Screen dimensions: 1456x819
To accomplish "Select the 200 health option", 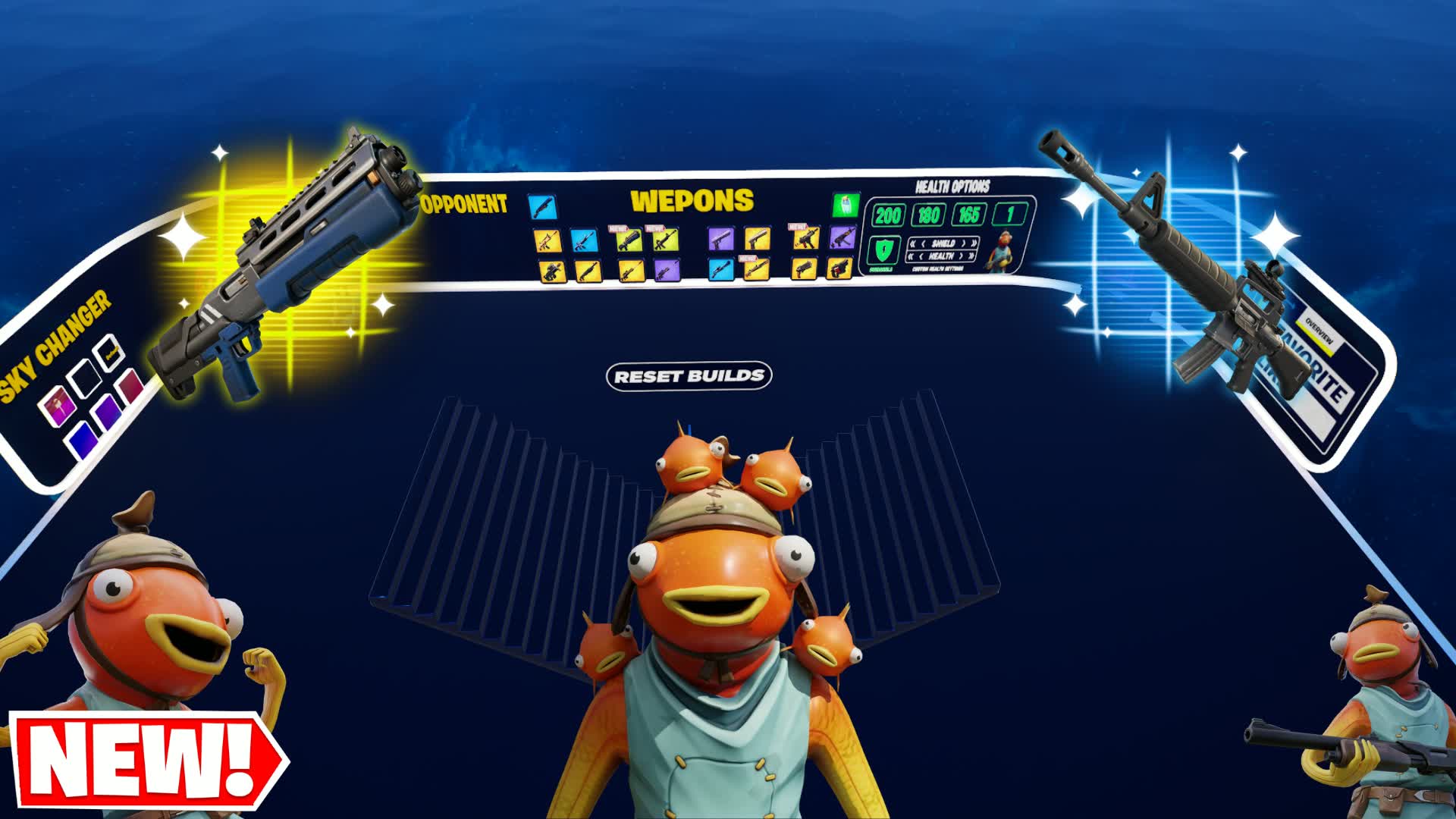I will pyautogui.click(x=887, y=215).
